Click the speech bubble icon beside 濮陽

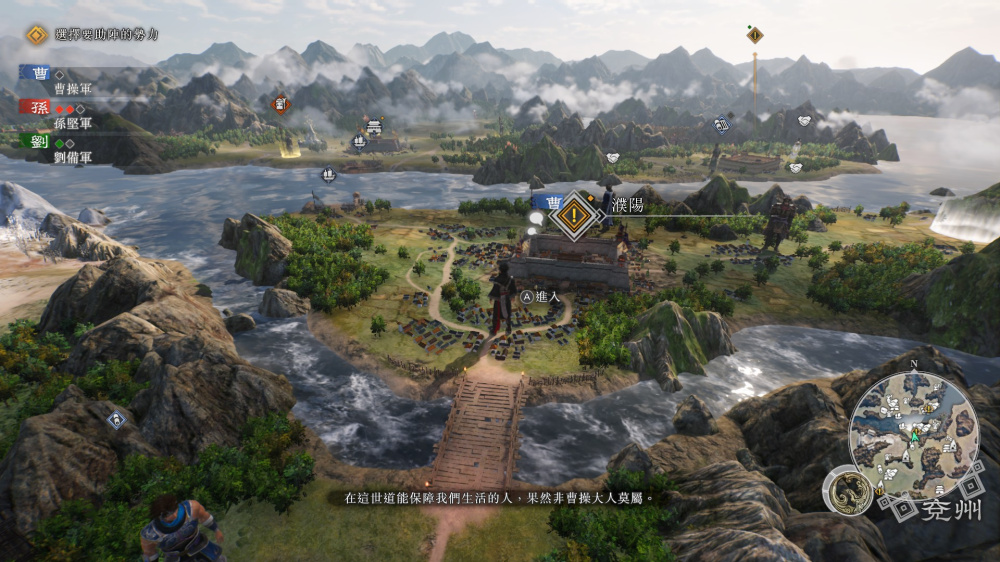click(x=536, y=217)
